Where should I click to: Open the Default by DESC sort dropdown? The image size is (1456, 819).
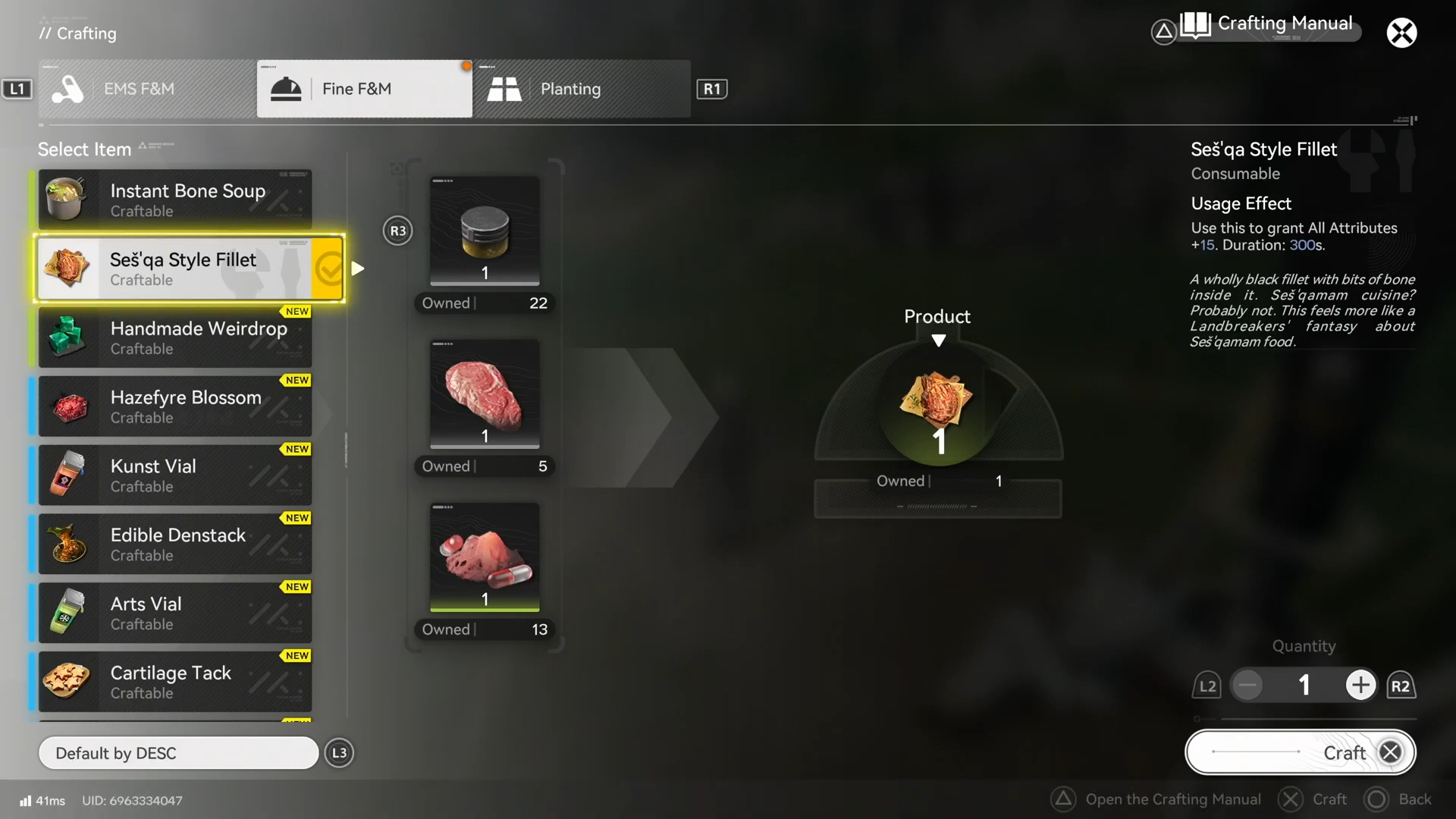178,753
